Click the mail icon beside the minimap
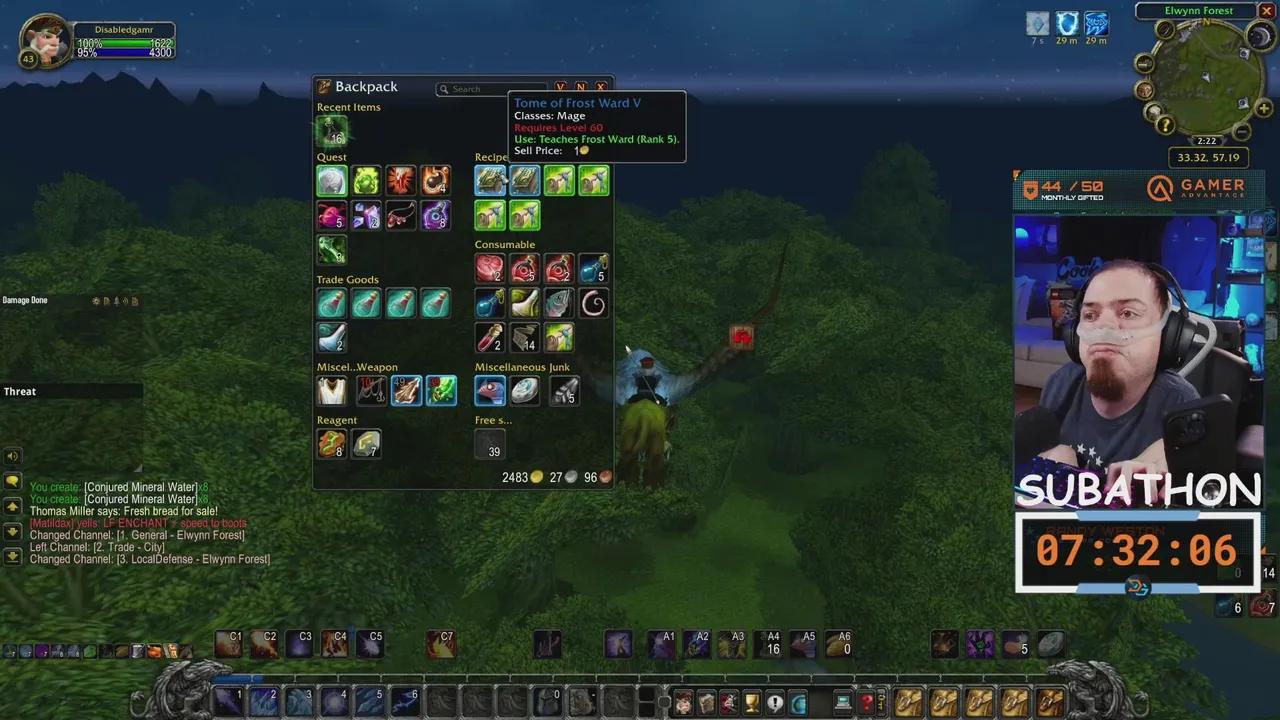Screen dimensions: 1280x720 pyautogui.click(x=1143, y=62)
